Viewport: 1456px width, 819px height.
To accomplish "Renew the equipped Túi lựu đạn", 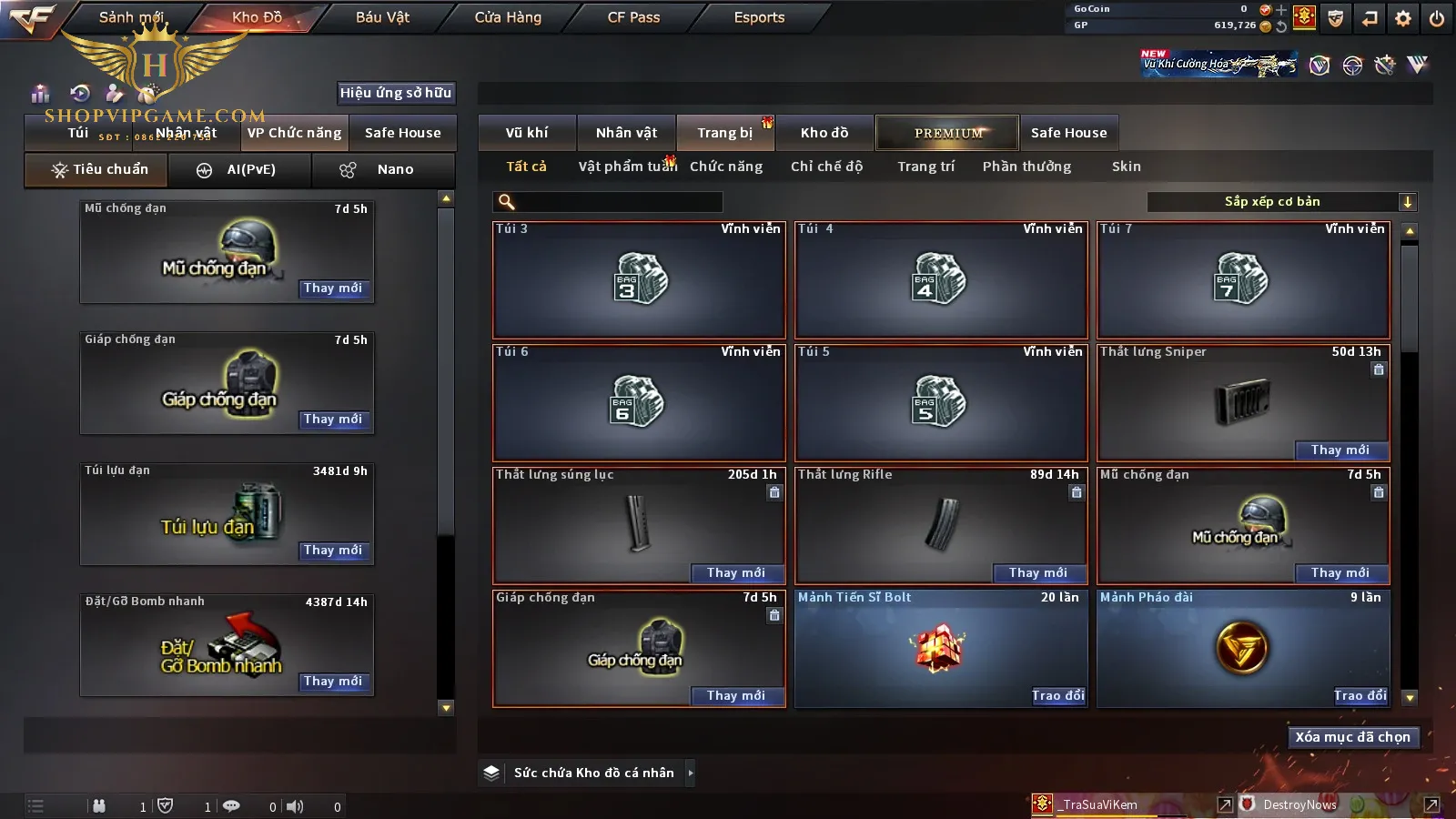I will coord(333,551).
